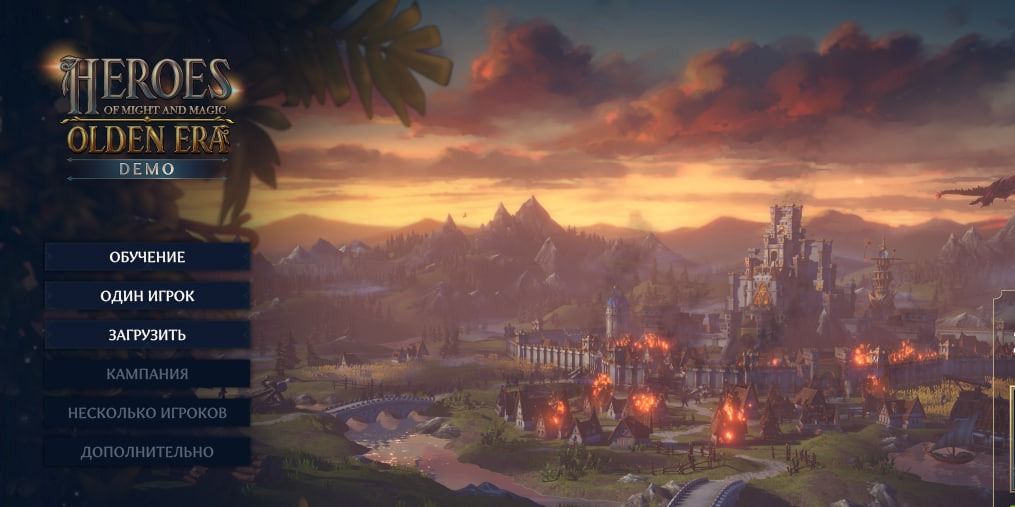
Task: Choose Загрузить to load a saved game
Action: point(147,335)
